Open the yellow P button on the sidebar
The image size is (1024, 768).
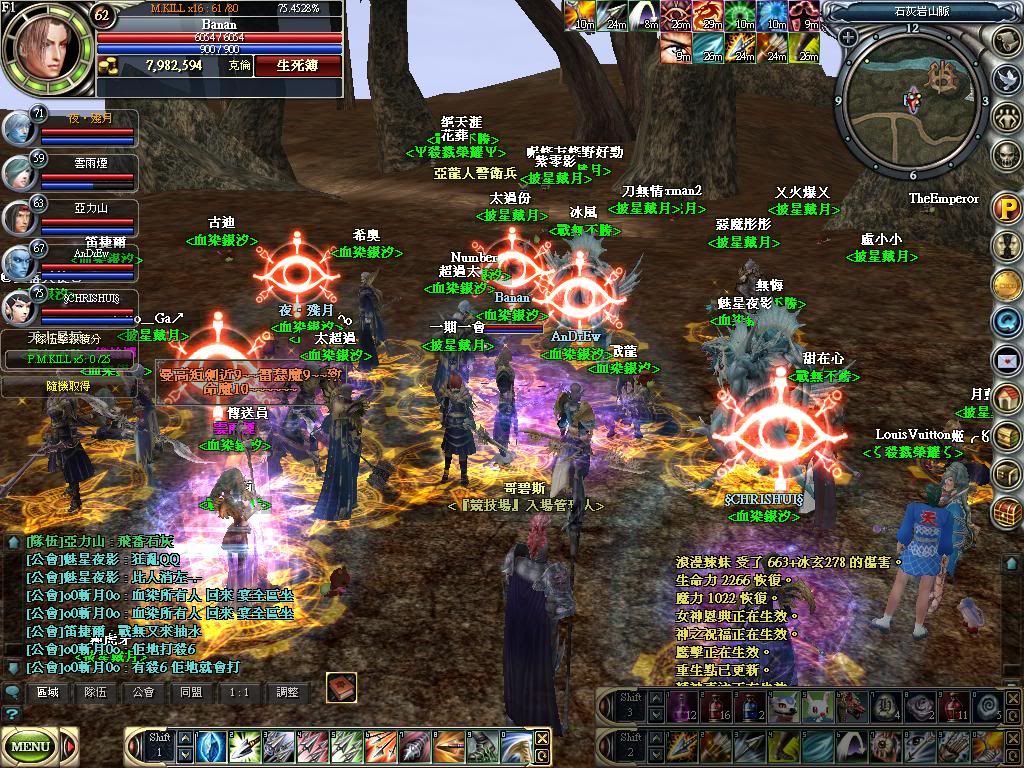click(1006, 208)
